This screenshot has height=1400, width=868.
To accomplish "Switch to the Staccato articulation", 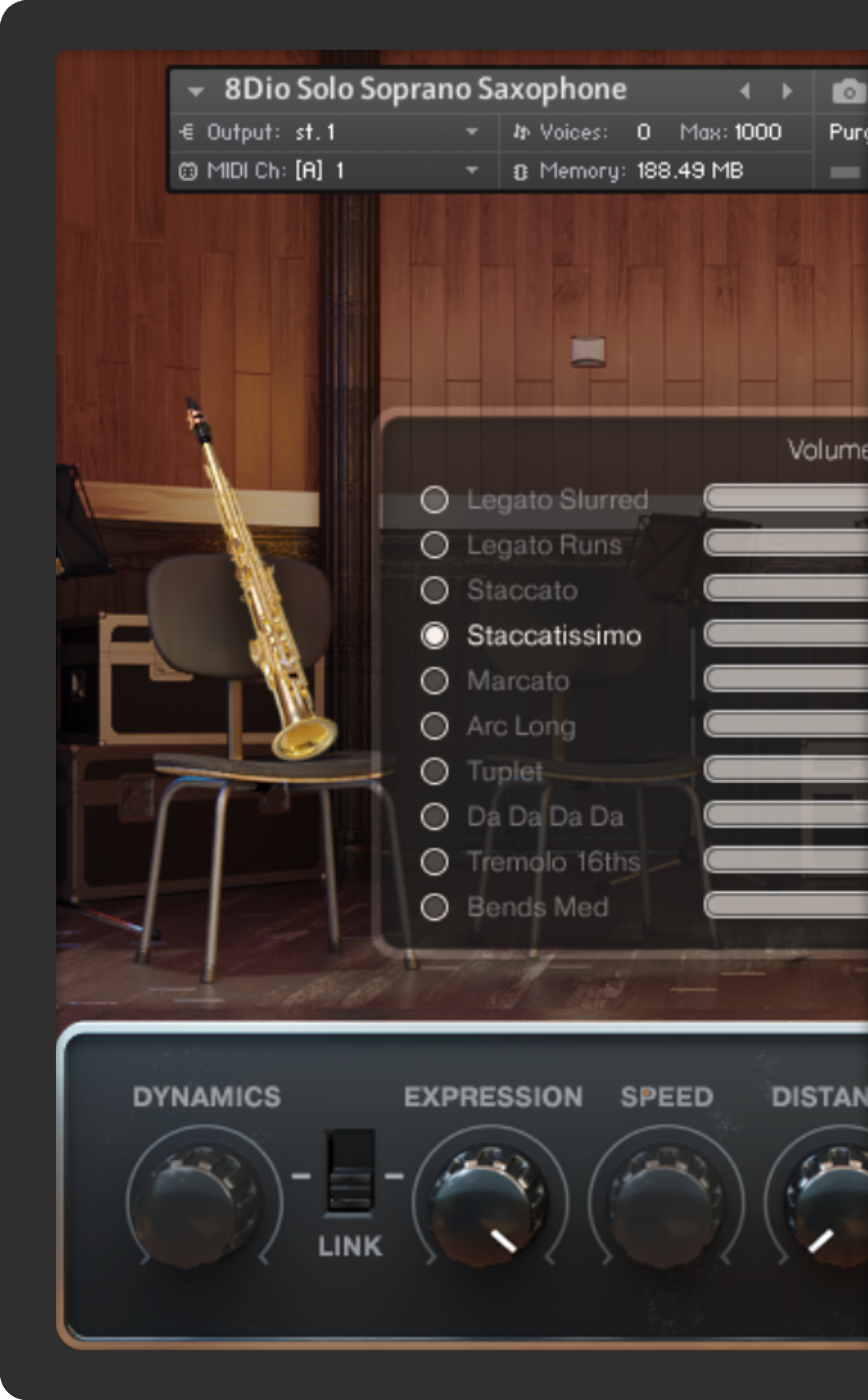I will pyautogui.click(x=434, y=590).
